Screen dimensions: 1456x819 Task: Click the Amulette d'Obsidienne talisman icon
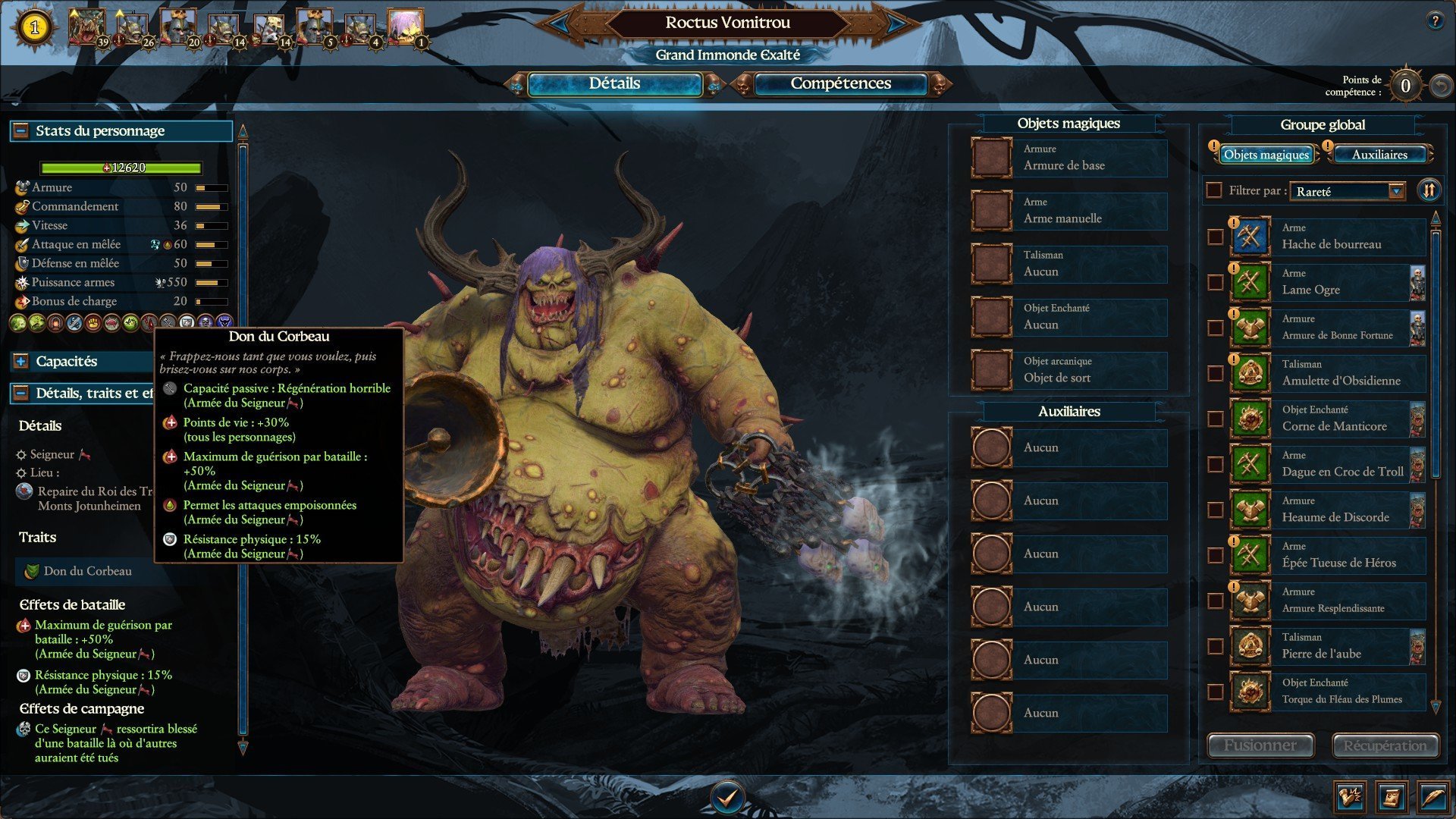[1250, 372]
